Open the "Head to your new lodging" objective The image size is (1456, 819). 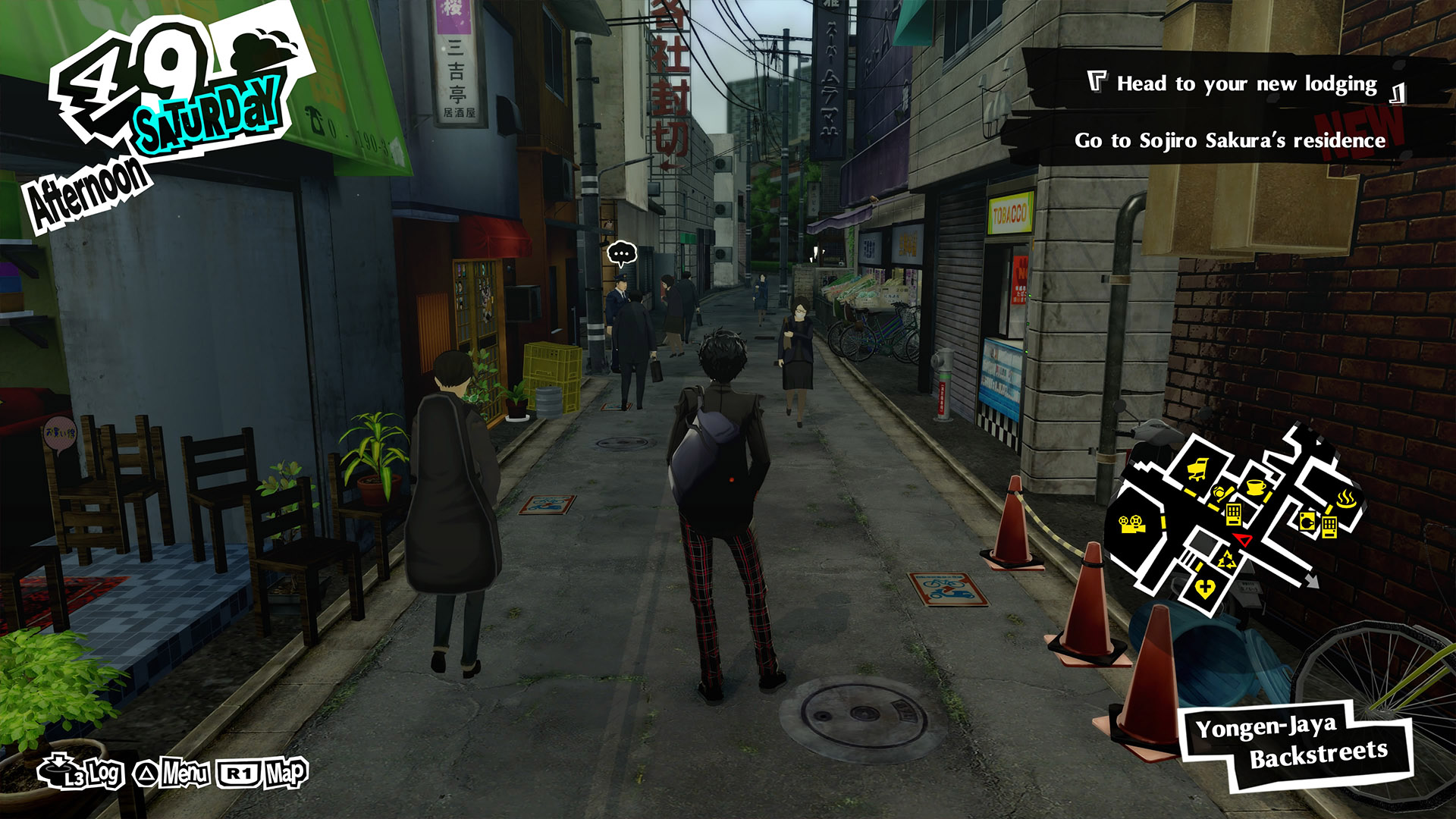[1245, 83]
